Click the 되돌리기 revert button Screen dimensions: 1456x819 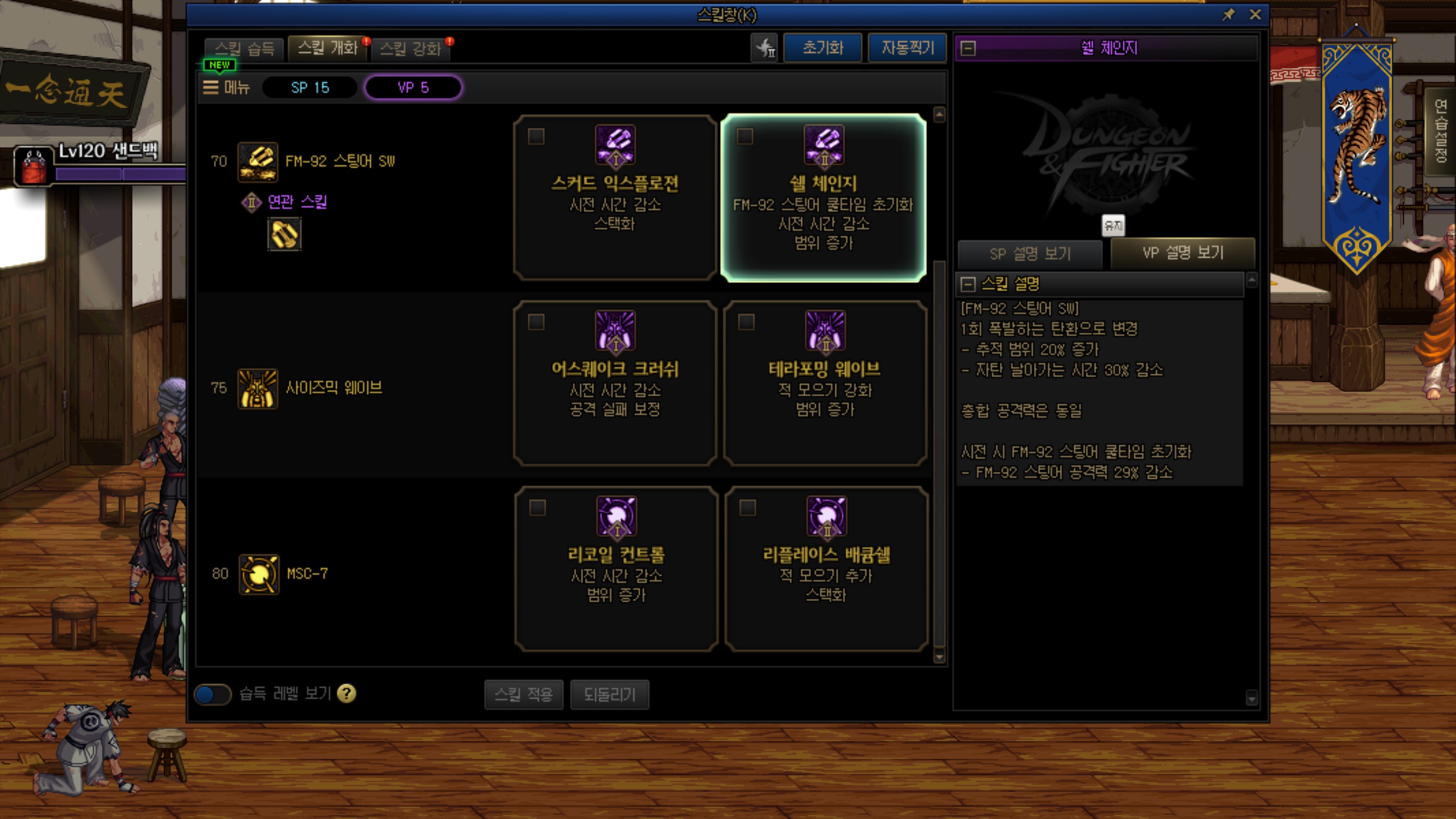click(609, 694)
